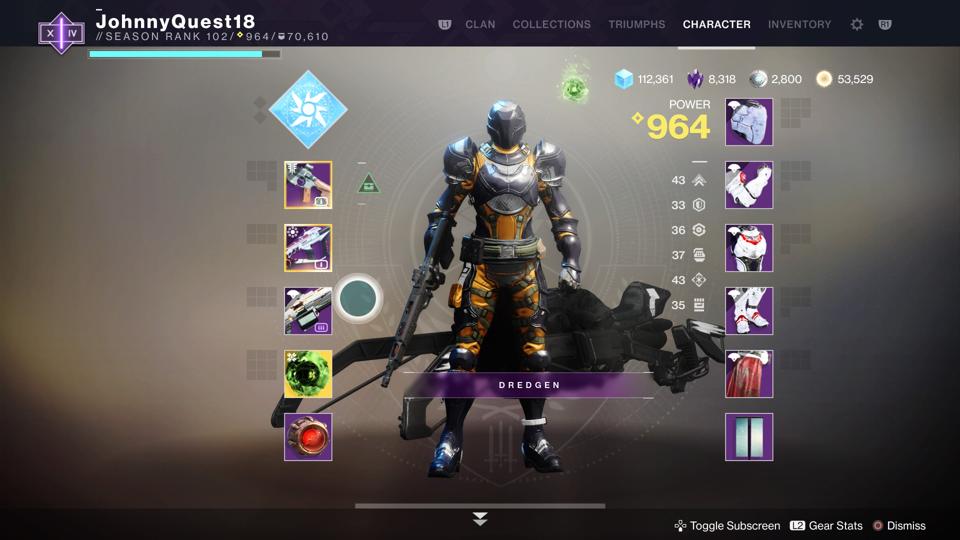The height and width of the screenshot is (540, 960).
Task: Inspect the leg armor slot
Action: [x=749, y=311]
